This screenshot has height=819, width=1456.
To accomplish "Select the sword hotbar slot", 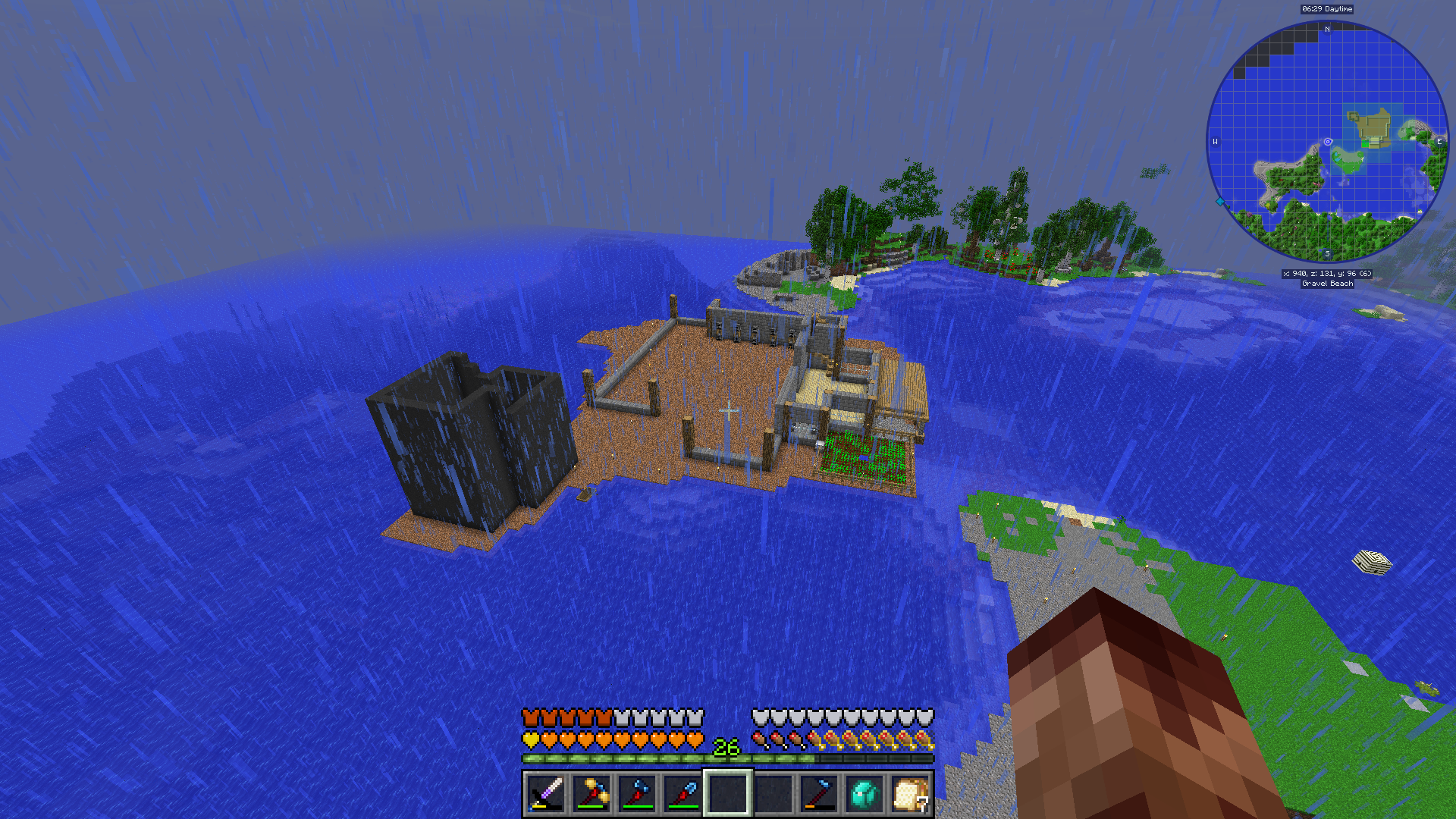I will 546,794.
